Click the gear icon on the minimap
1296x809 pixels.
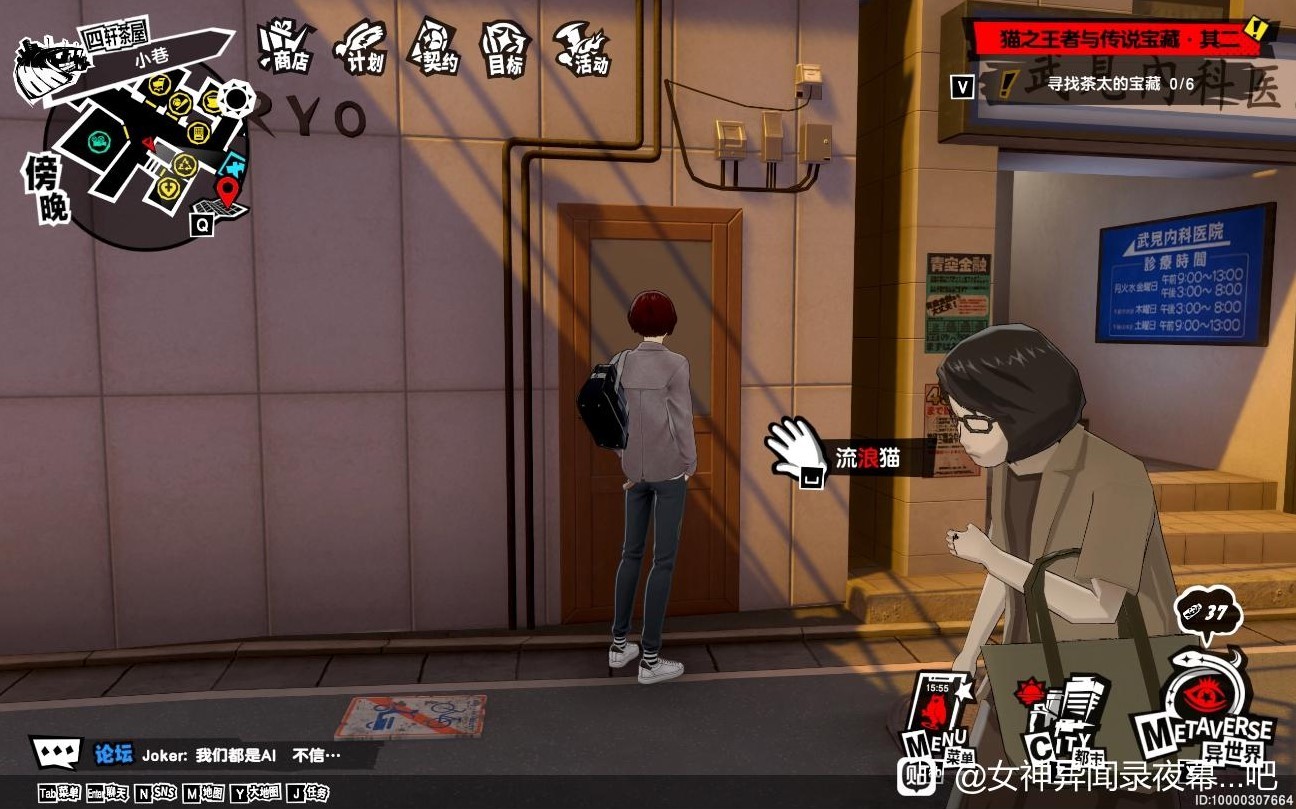pos(237,98)
